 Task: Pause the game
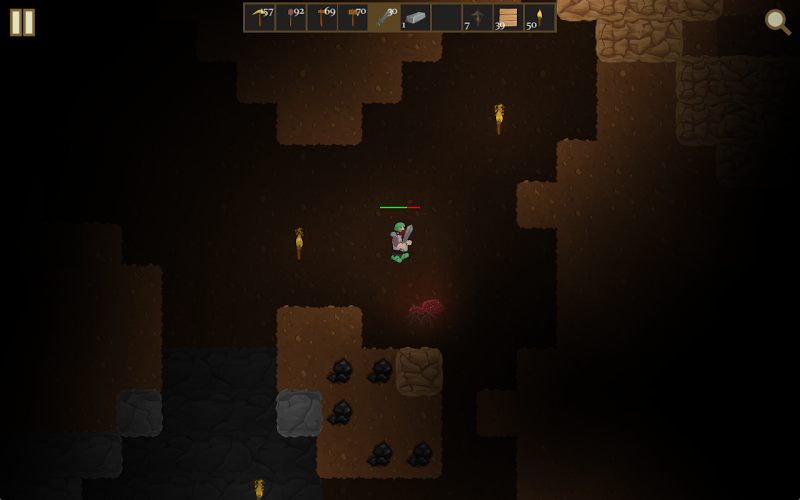(22, 22)
